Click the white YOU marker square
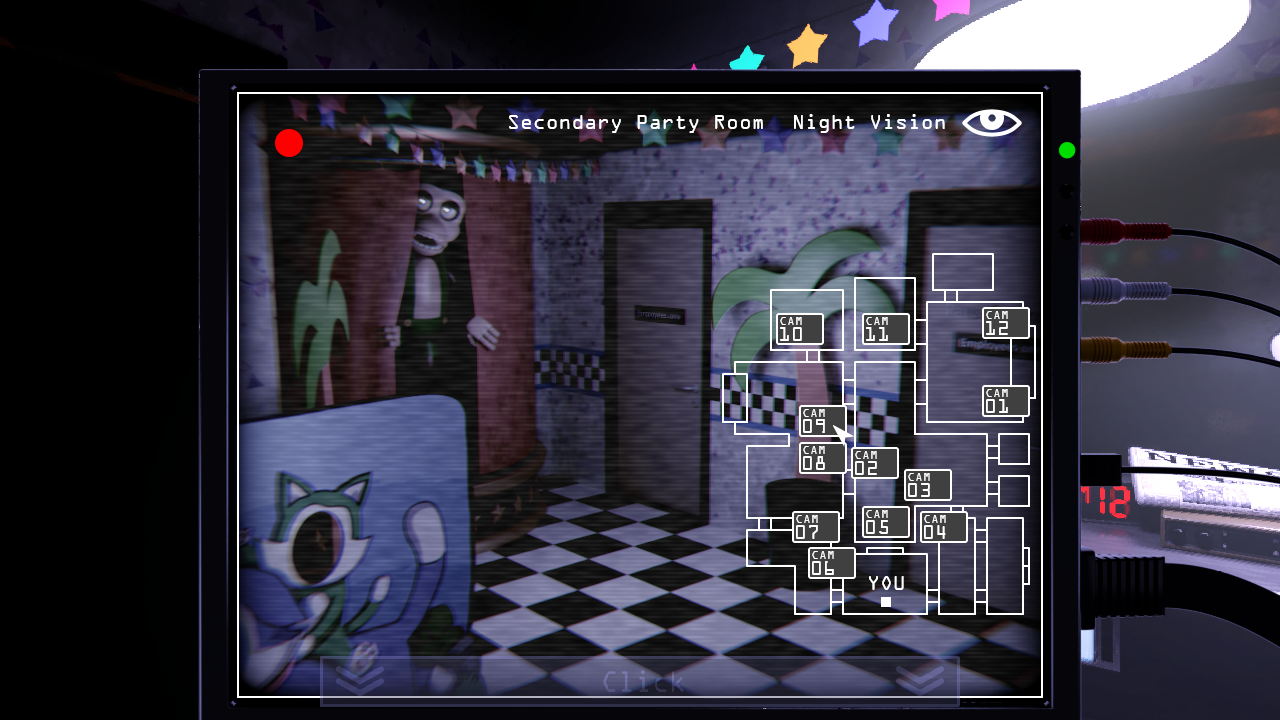Image resolution: width=1280 pixels, height=720 pixels. 885,600
